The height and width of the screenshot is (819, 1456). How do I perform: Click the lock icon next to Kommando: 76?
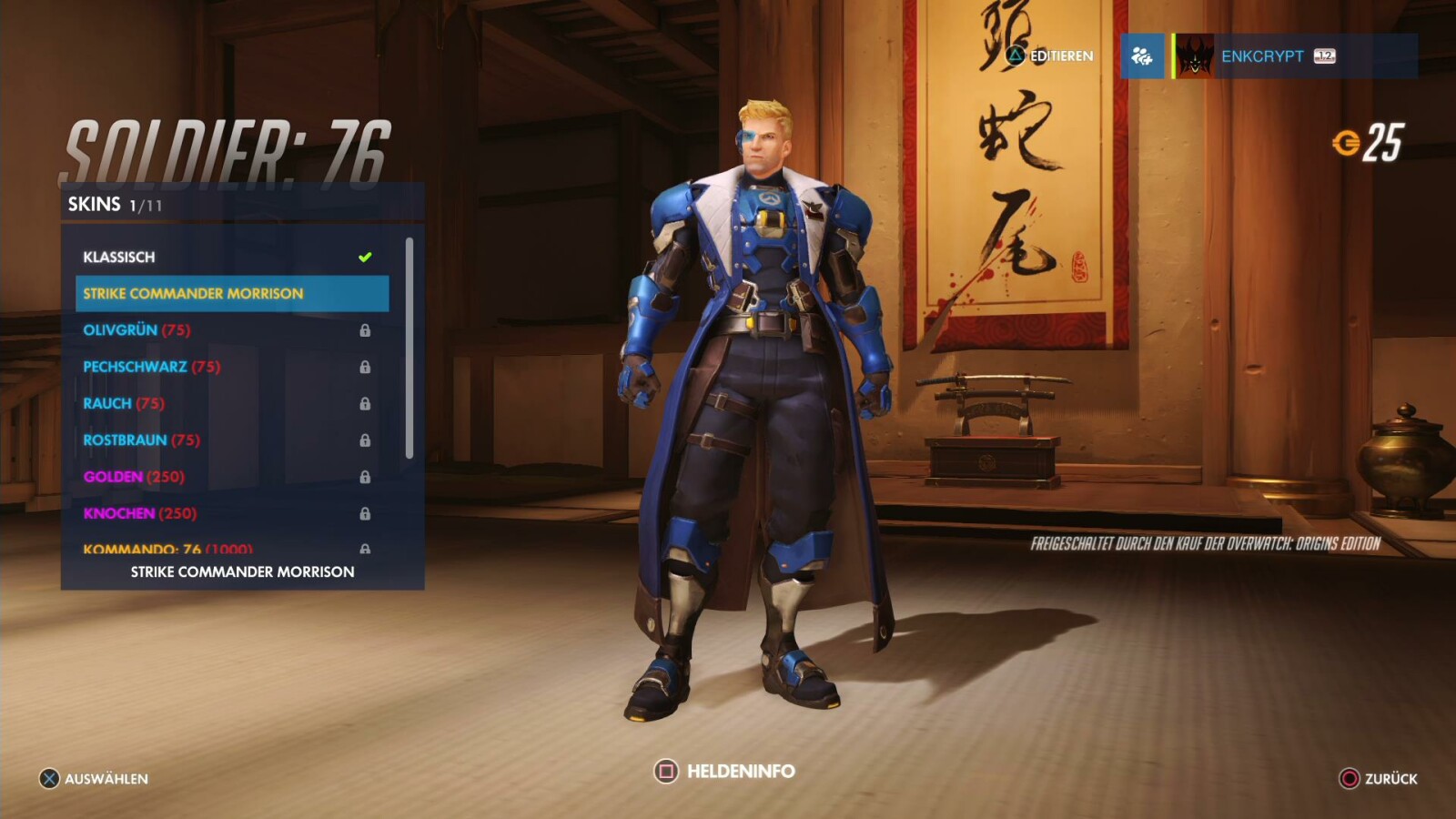pos(367,549)
